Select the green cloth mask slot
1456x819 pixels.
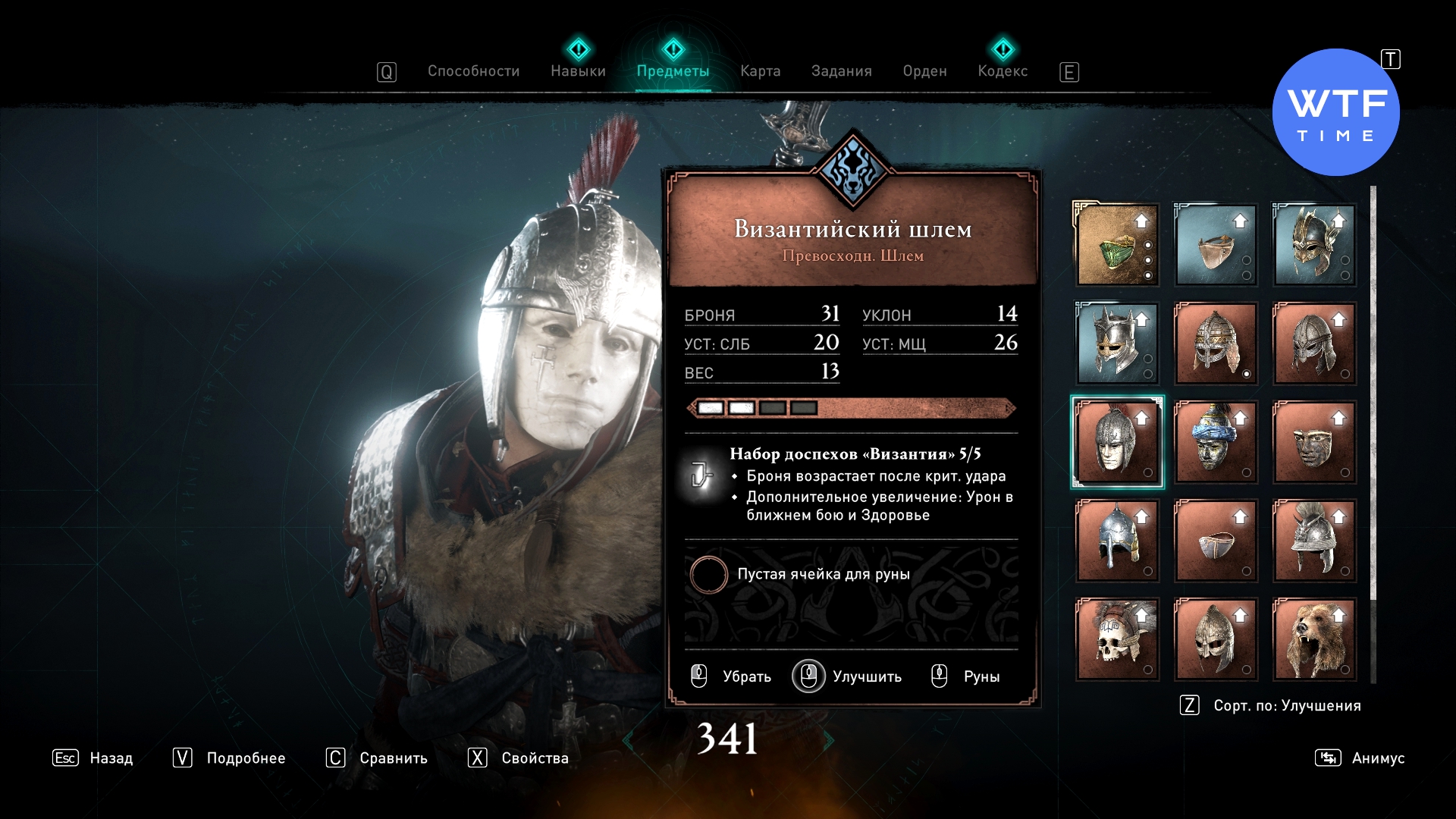pos(1117,245)
